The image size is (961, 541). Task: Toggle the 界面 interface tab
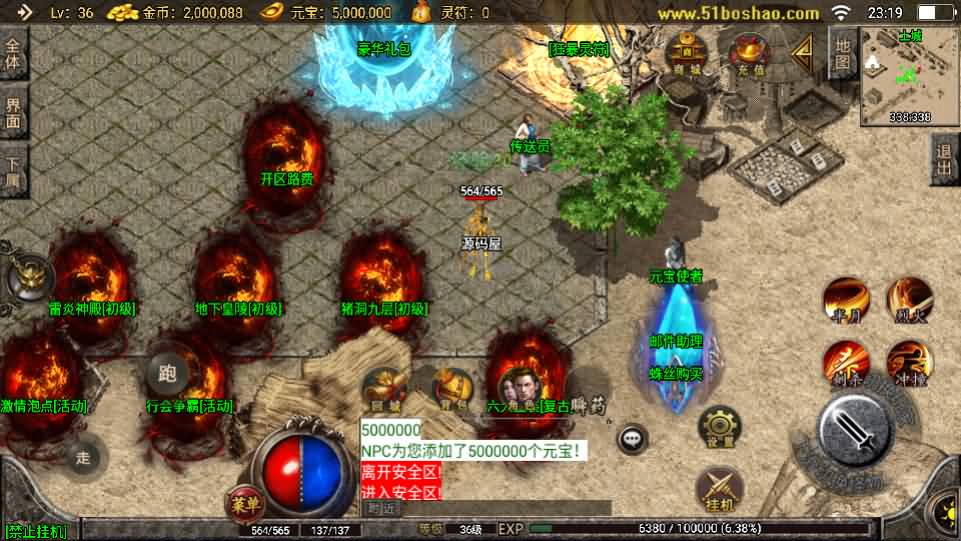13,112
